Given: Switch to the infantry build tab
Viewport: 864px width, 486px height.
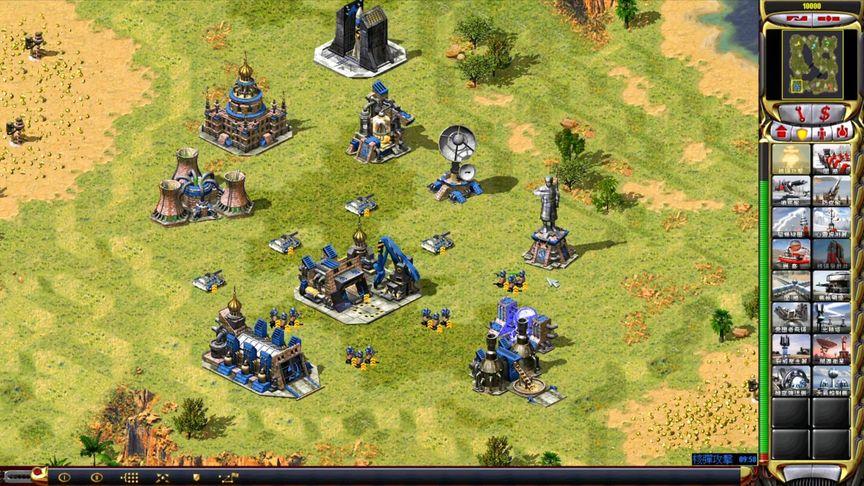Looking at the screenshot, I should (822, 133).
